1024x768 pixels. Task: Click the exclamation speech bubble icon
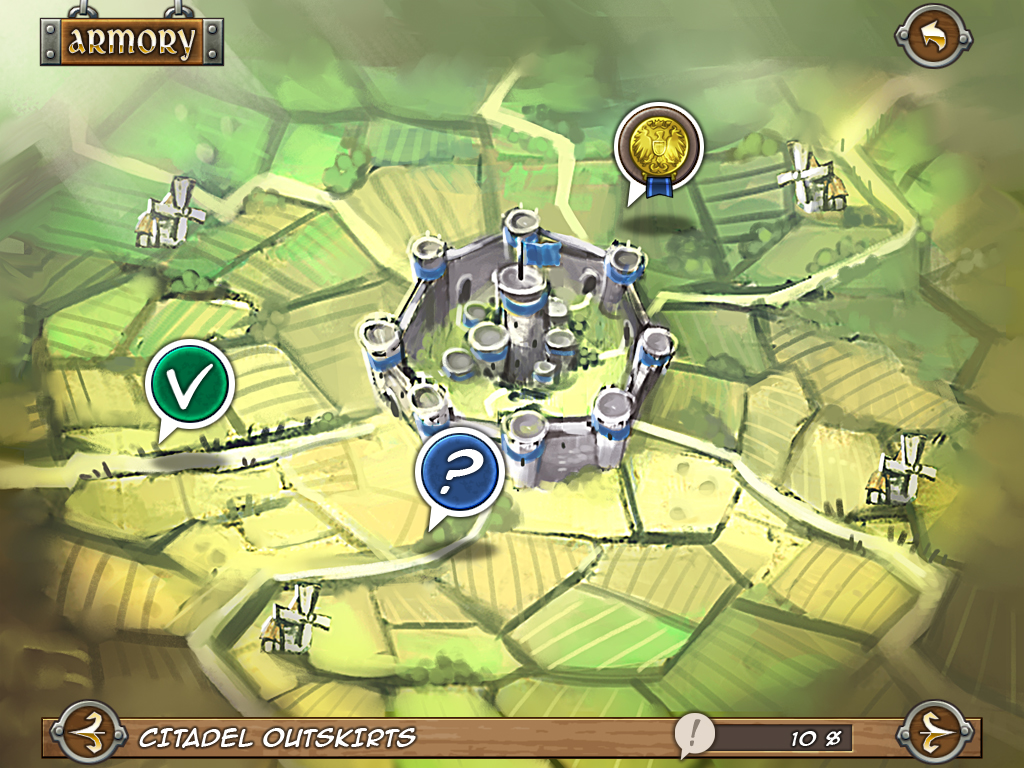(692, 735)
